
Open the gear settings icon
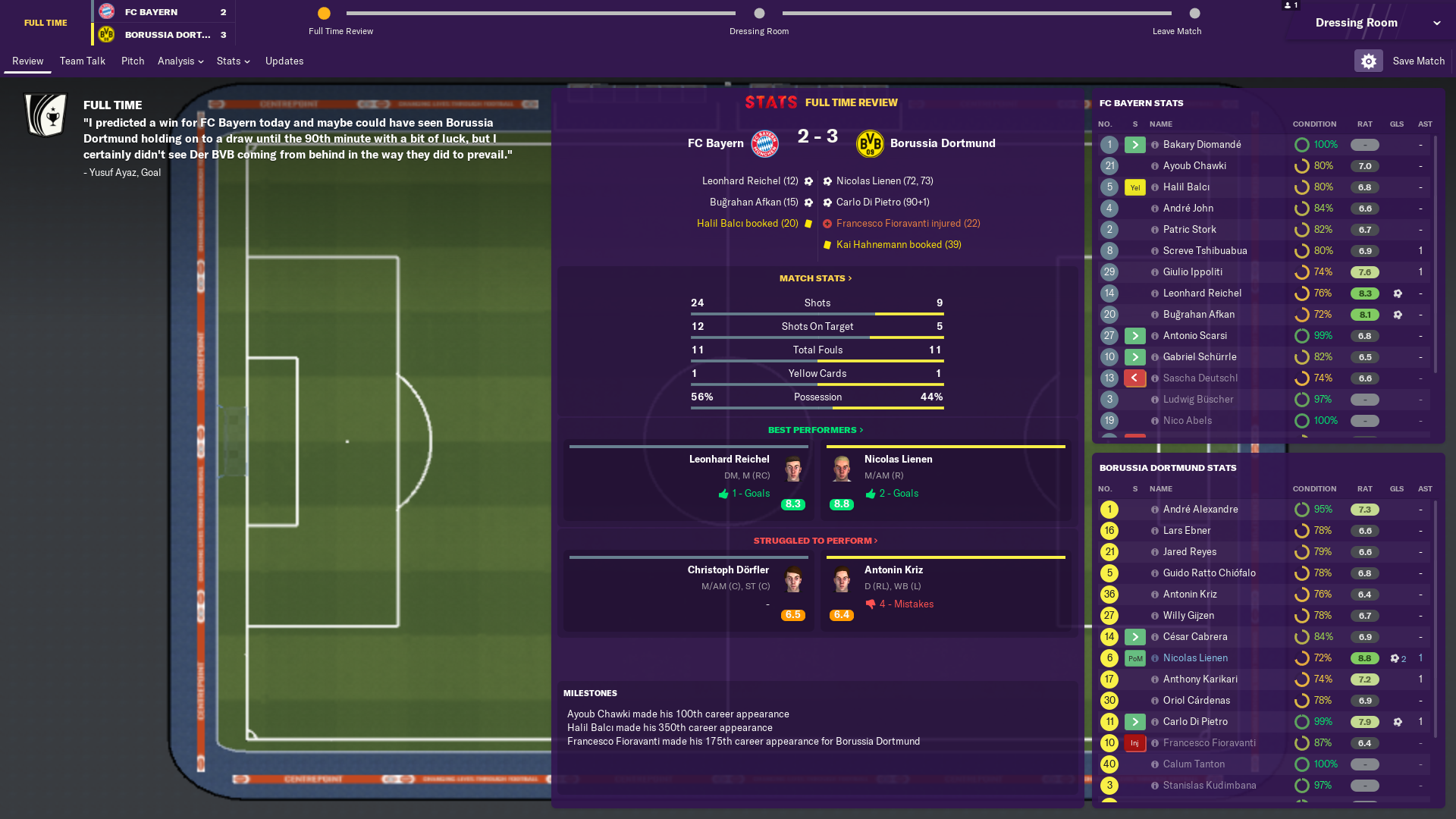click(1368, 61)
